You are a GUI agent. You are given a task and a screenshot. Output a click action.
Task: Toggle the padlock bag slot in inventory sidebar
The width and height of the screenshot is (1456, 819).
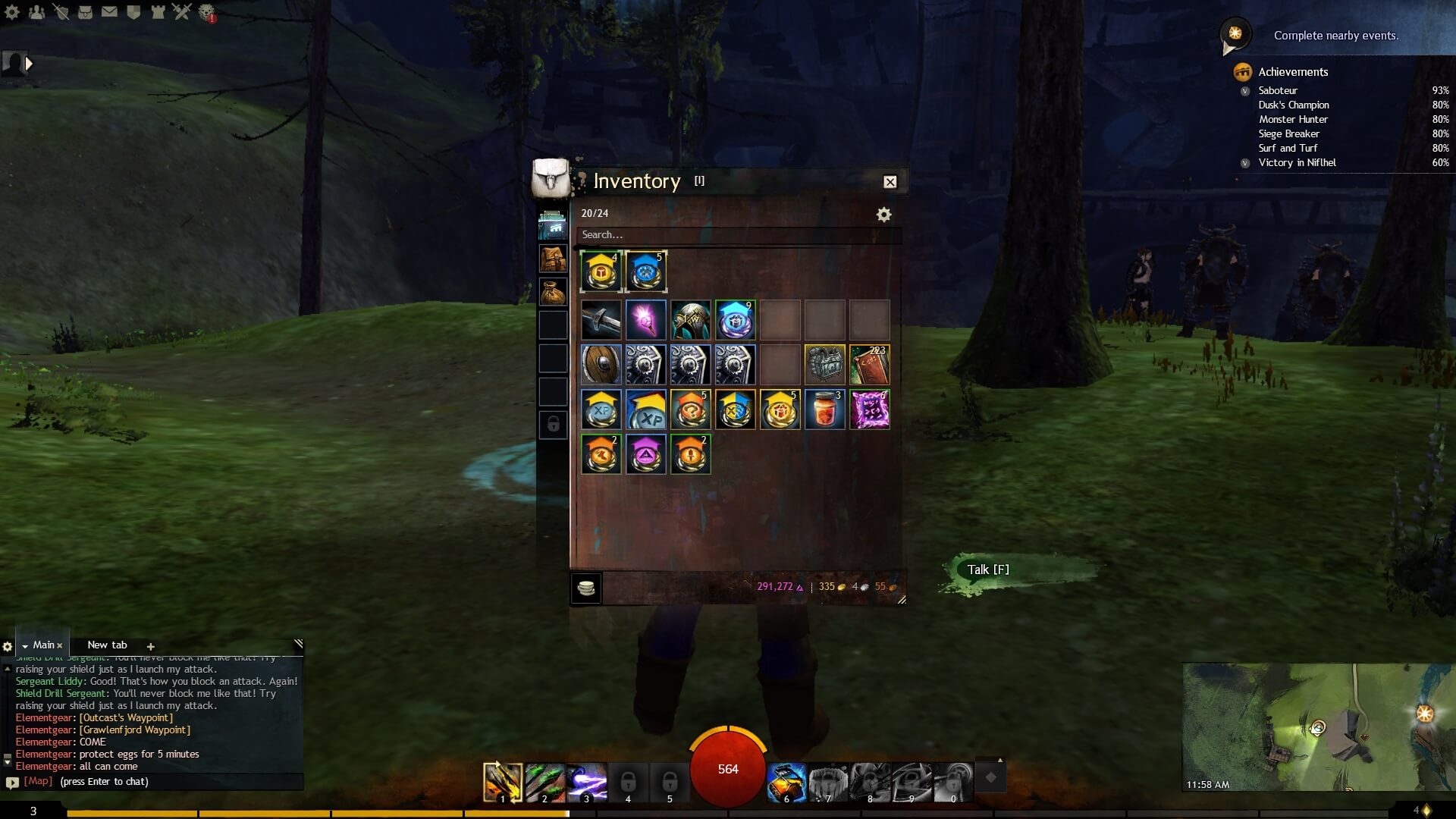pyautogui.click(x=552, y=424)
